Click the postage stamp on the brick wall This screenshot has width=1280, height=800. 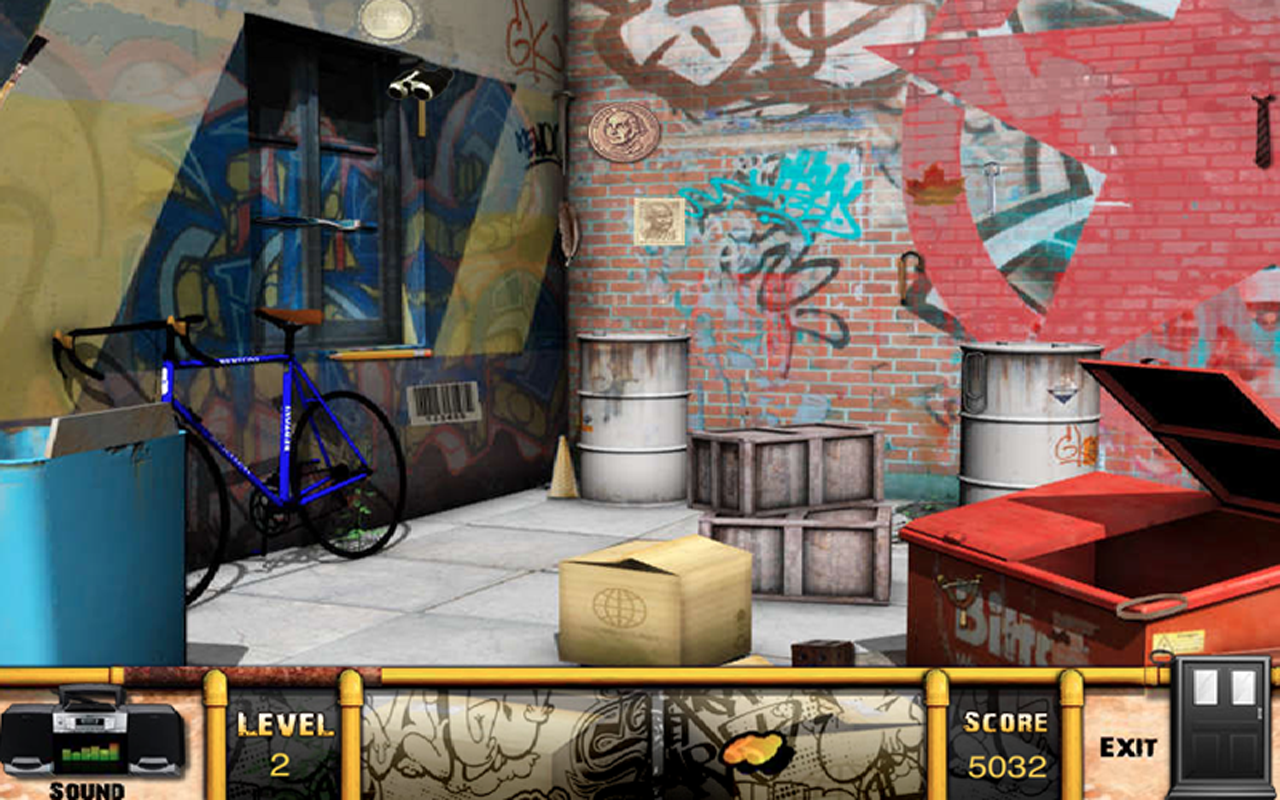pos(660,222)
